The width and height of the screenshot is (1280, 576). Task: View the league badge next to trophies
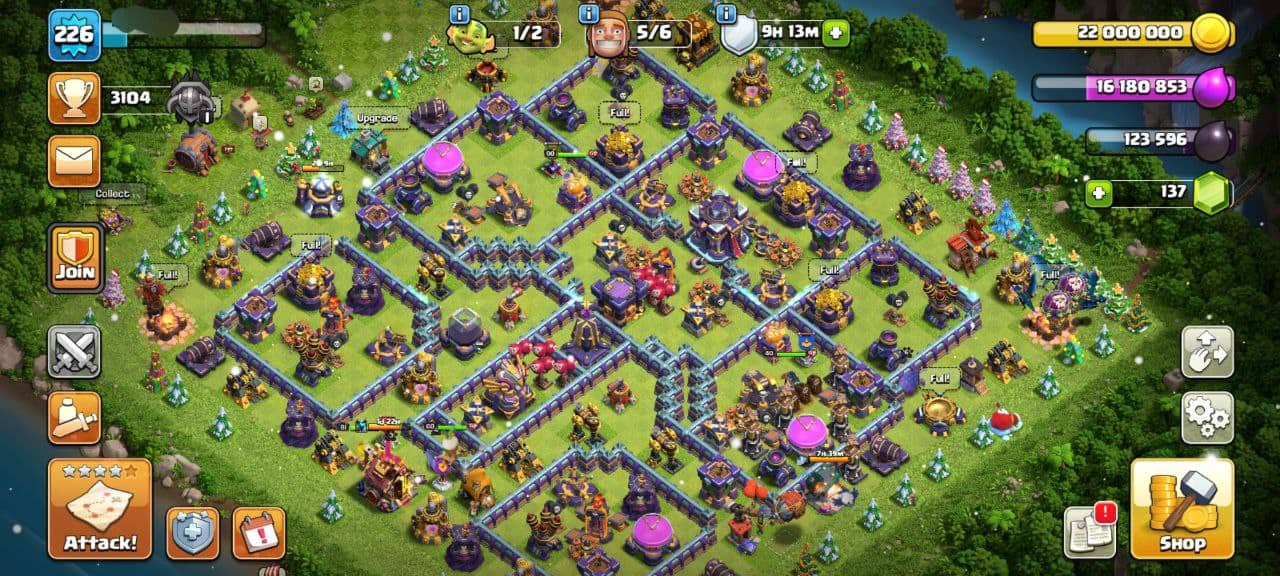188,99
